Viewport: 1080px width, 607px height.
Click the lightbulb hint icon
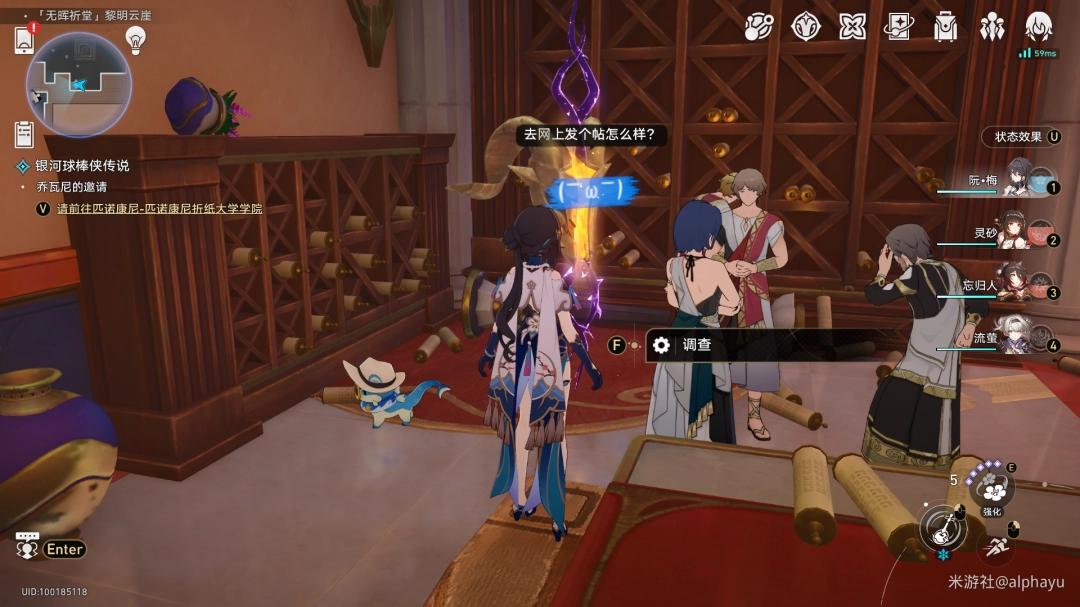[135, 40]
